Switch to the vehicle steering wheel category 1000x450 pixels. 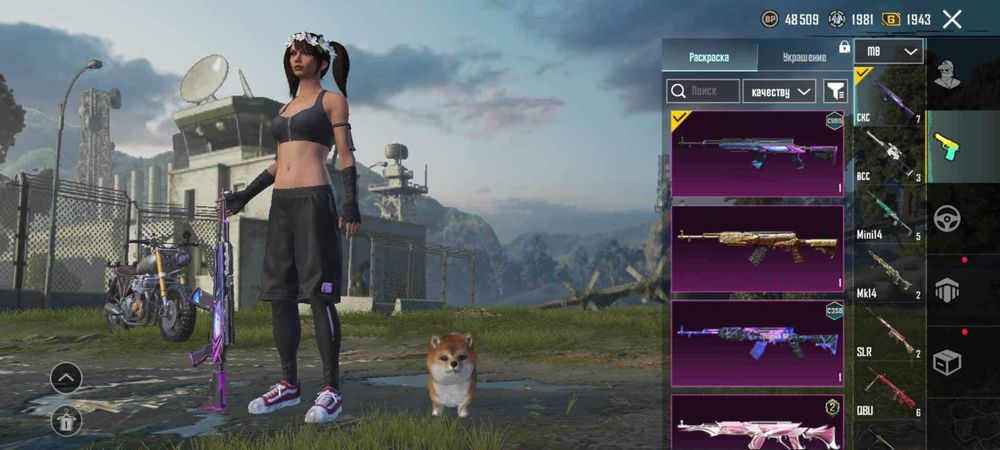click(x=946, y=218)
